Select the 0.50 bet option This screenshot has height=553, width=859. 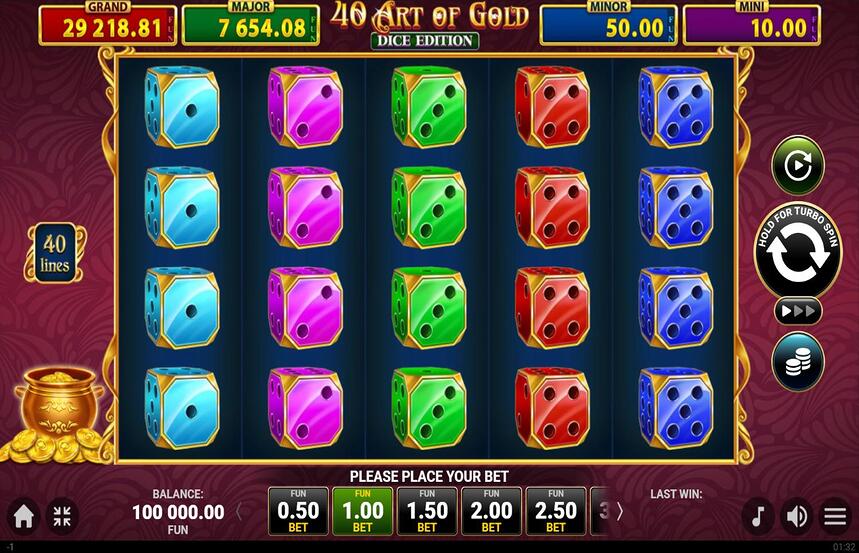[x=298, y=511]
